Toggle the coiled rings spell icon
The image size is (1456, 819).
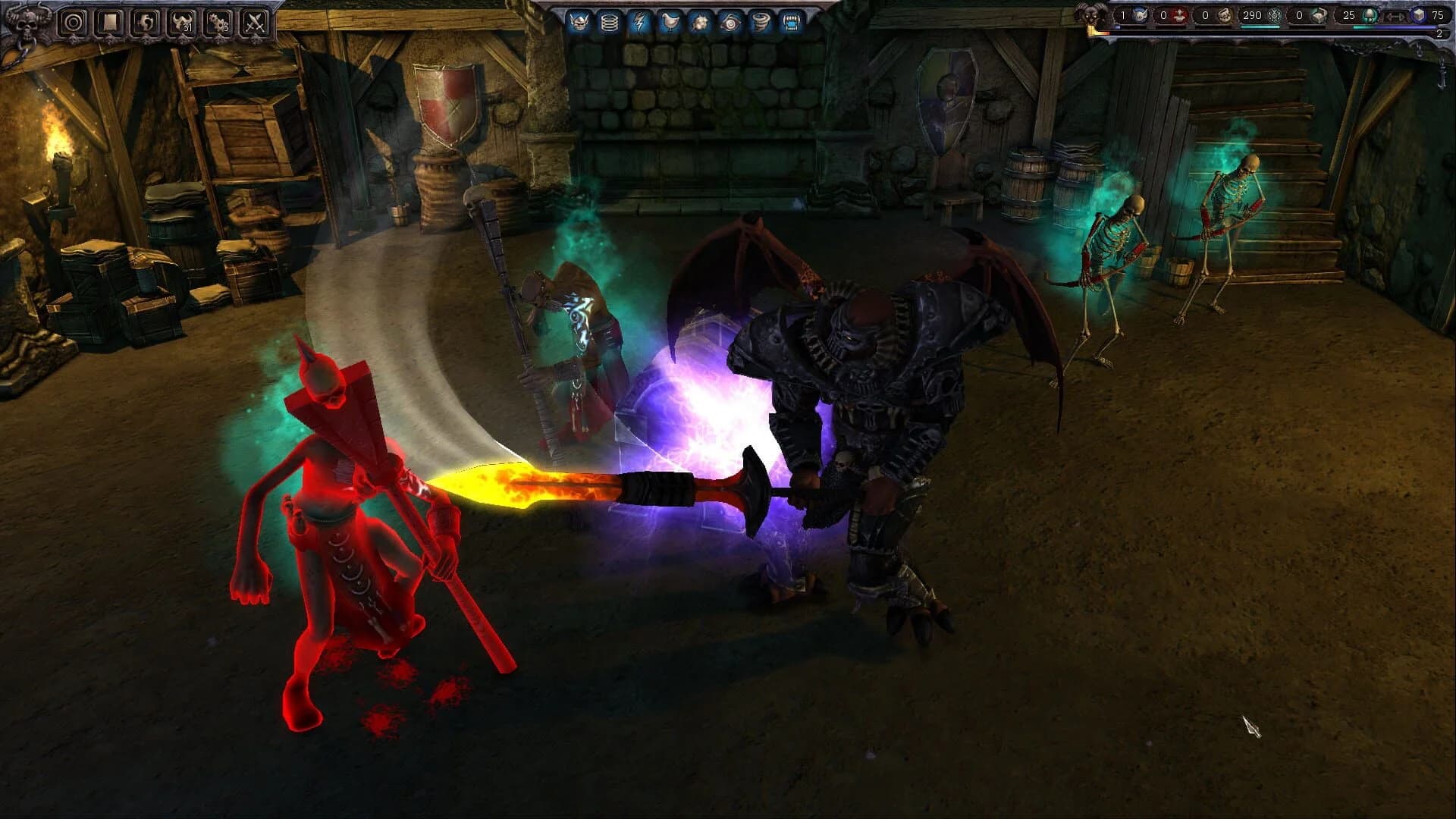[x=609, y=22]
